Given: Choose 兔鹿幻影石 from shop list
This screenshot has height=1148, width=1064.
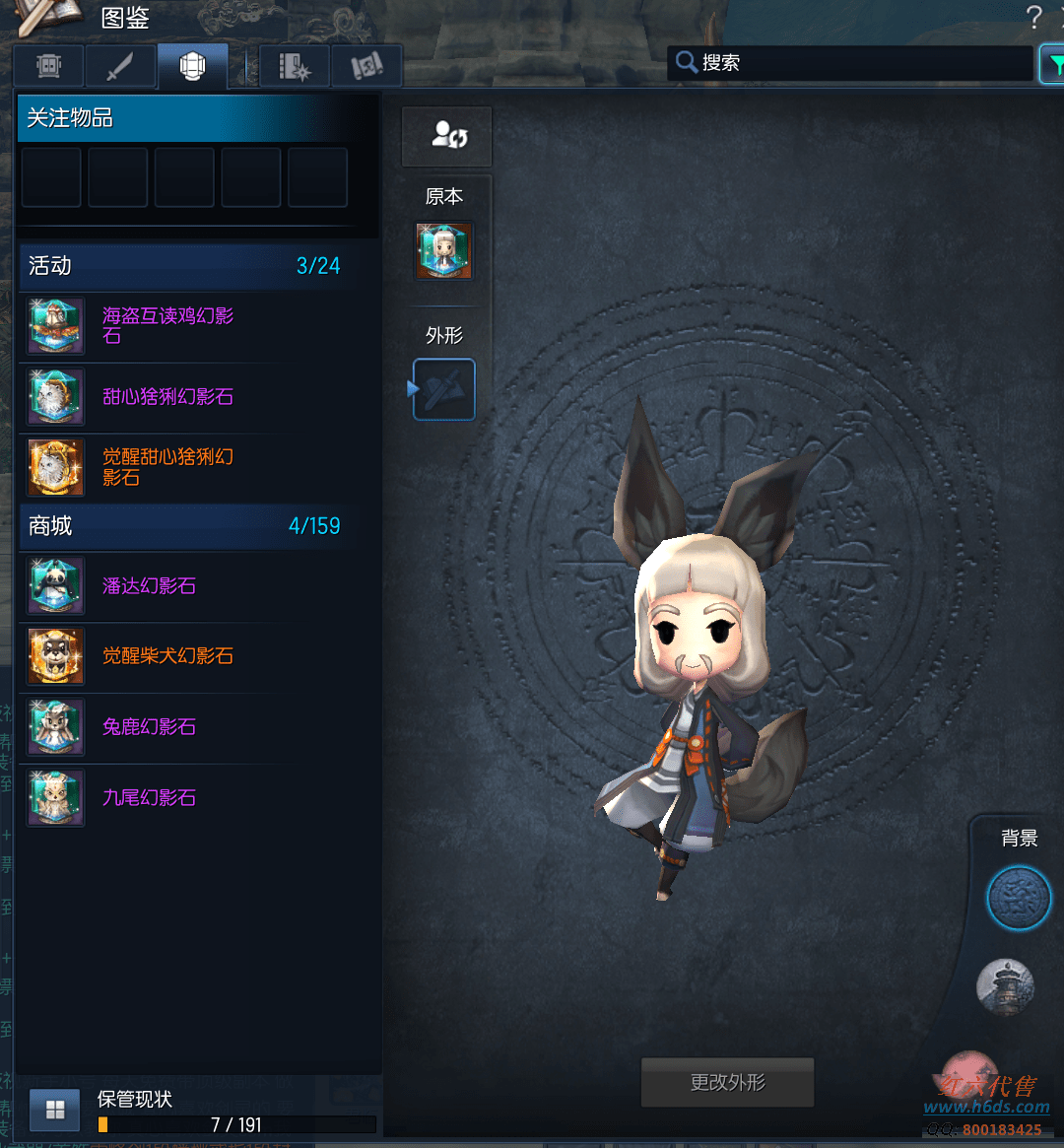Looking at the screenshot, I should [149, 727].
